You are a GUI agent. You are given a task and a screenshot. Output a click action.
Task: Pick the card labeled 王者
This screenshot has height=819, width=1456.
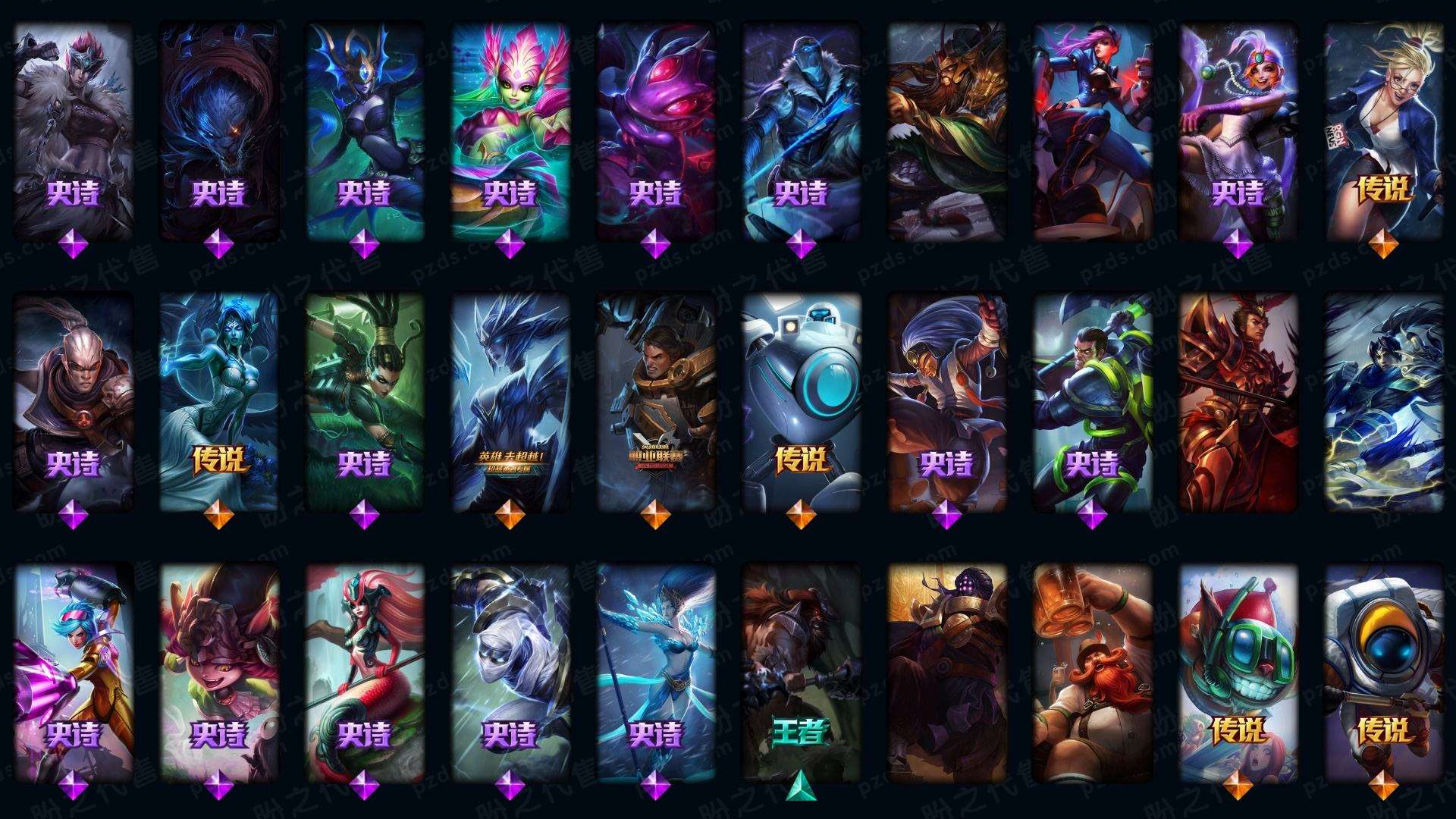point(801,671)
